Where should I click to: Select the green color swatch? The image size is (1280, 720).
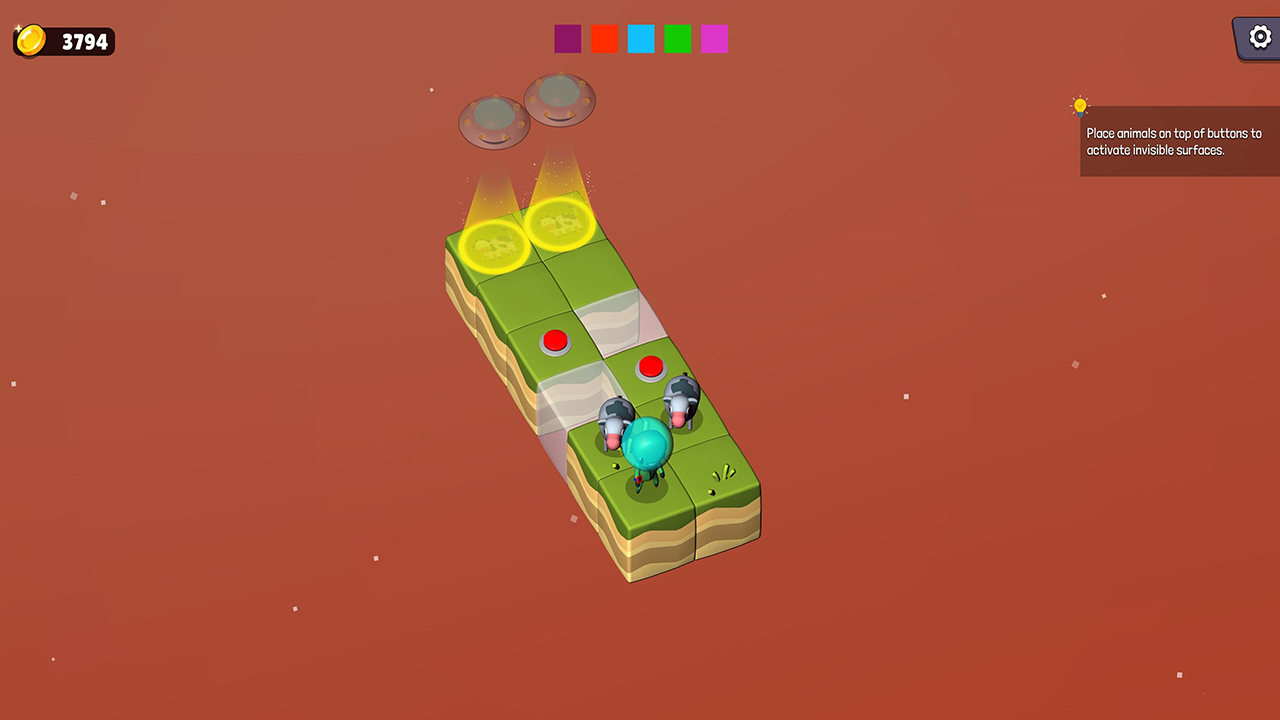677,38
